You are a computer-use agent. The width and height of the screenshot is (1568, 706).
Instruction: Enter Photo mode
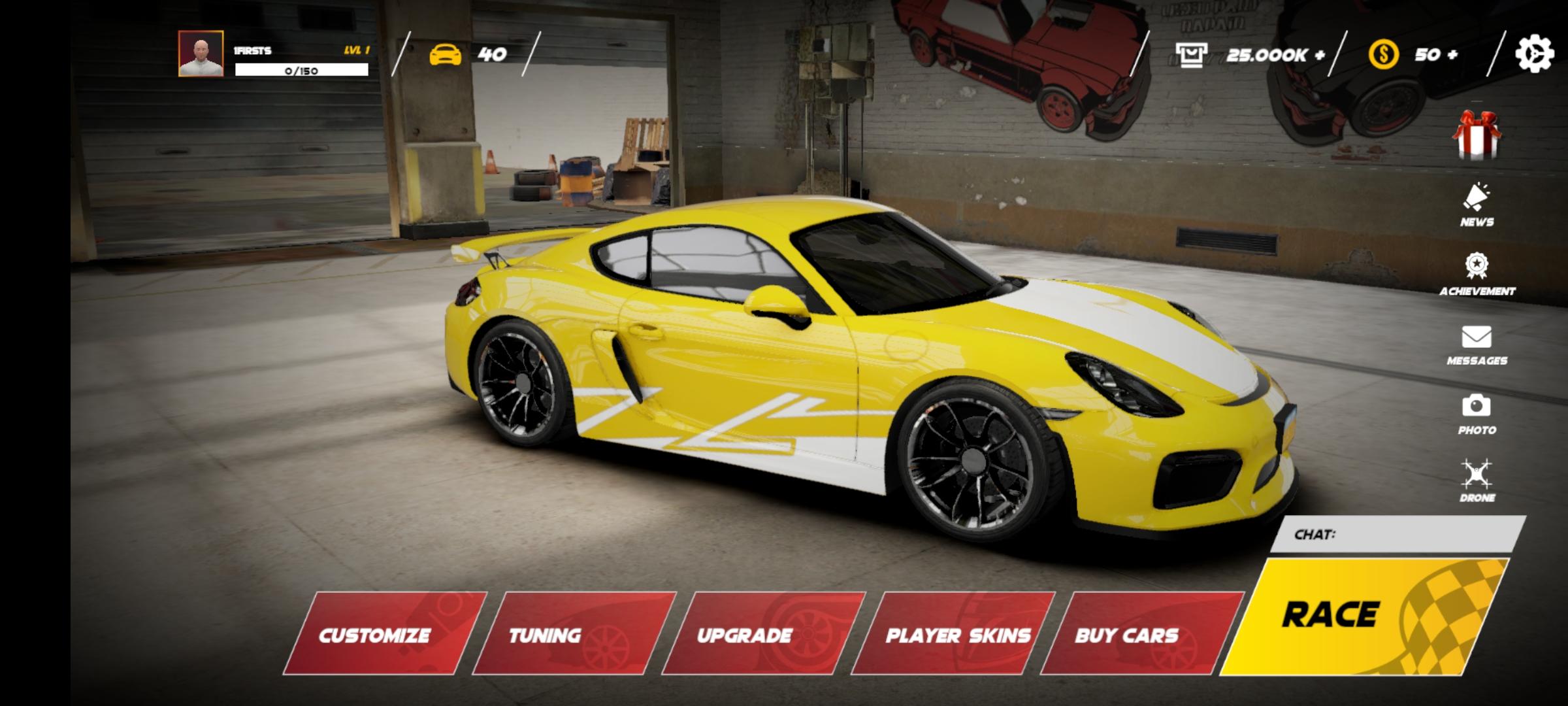[x=1477, y=413]
